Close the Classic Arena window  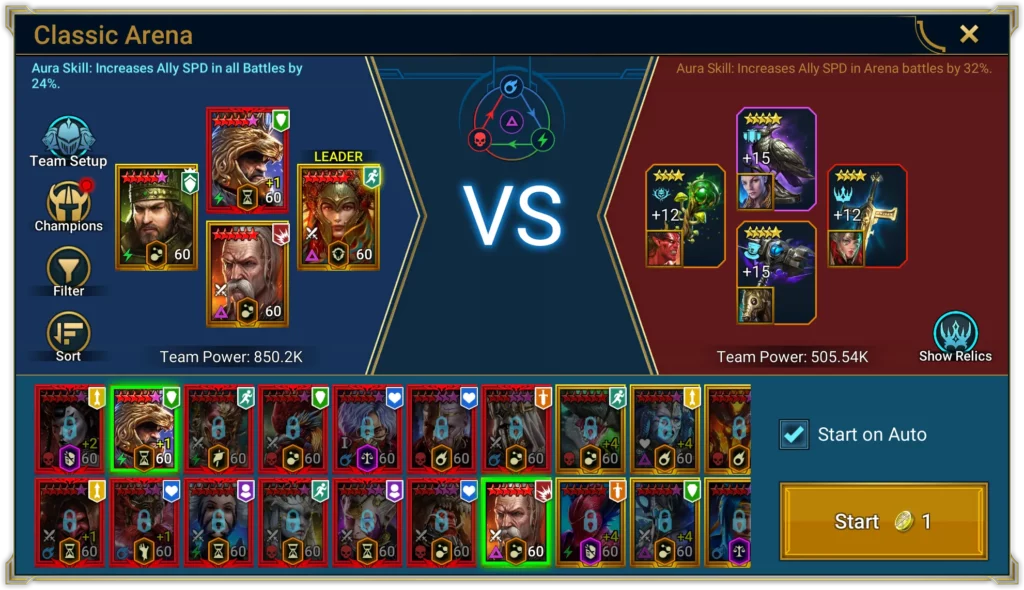968,35
